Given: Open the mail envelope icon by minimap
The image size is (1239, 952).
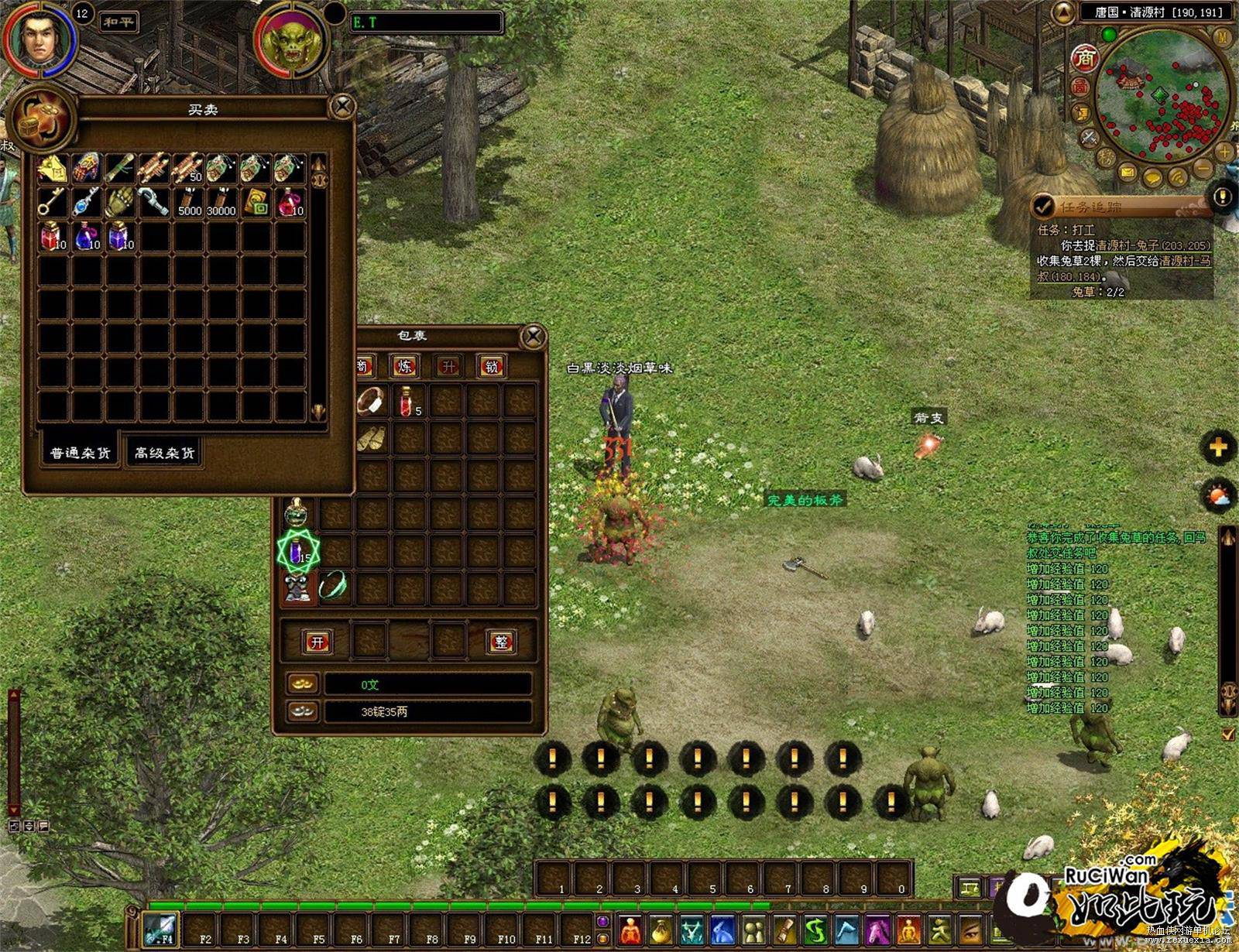Looking at the screenshot, I should pyautogui.click(x=1127, y=172).
